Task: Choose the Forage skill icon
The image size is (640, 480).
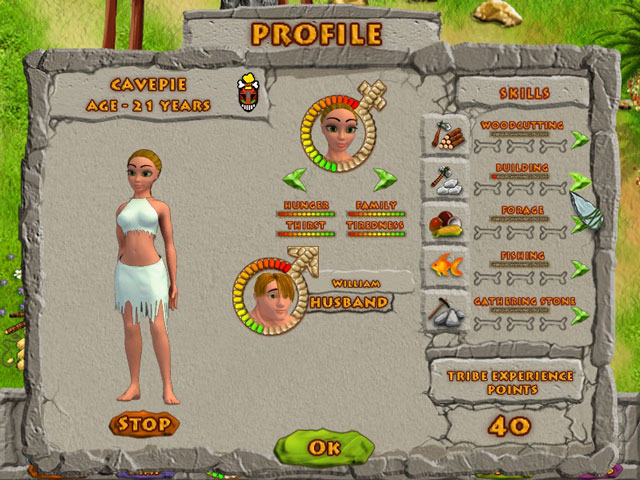Action: [443, 222]
